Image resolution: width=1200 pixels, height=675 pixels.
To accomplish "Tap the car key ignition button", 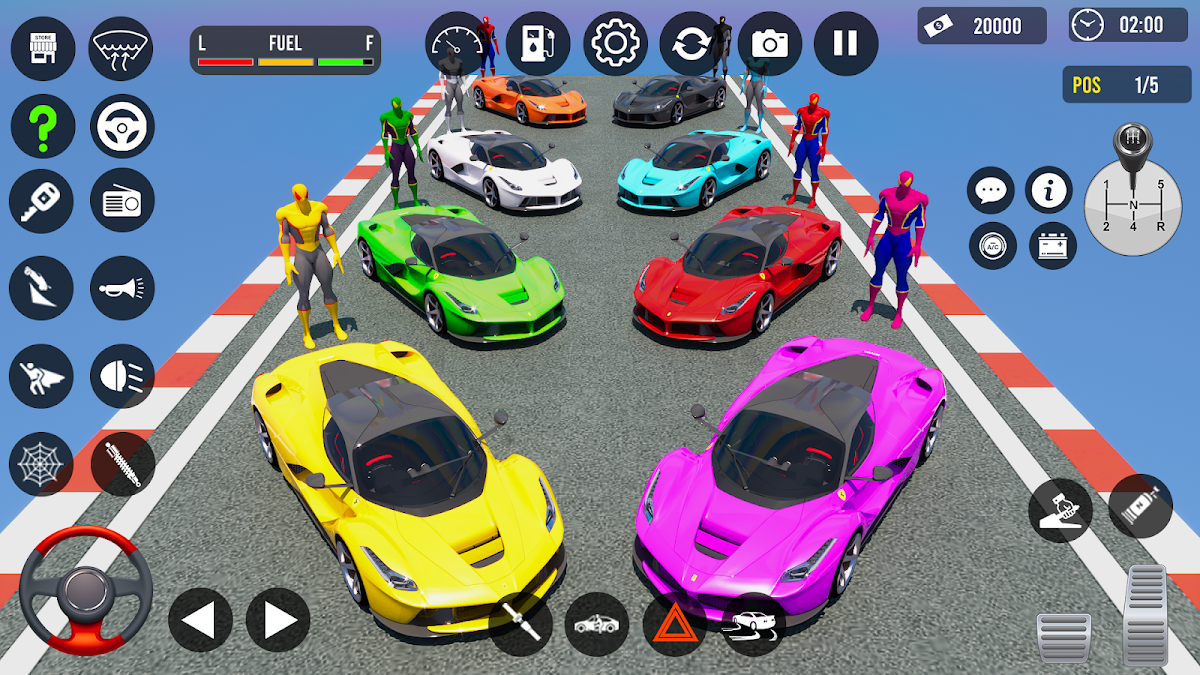I will click(42, 201).
